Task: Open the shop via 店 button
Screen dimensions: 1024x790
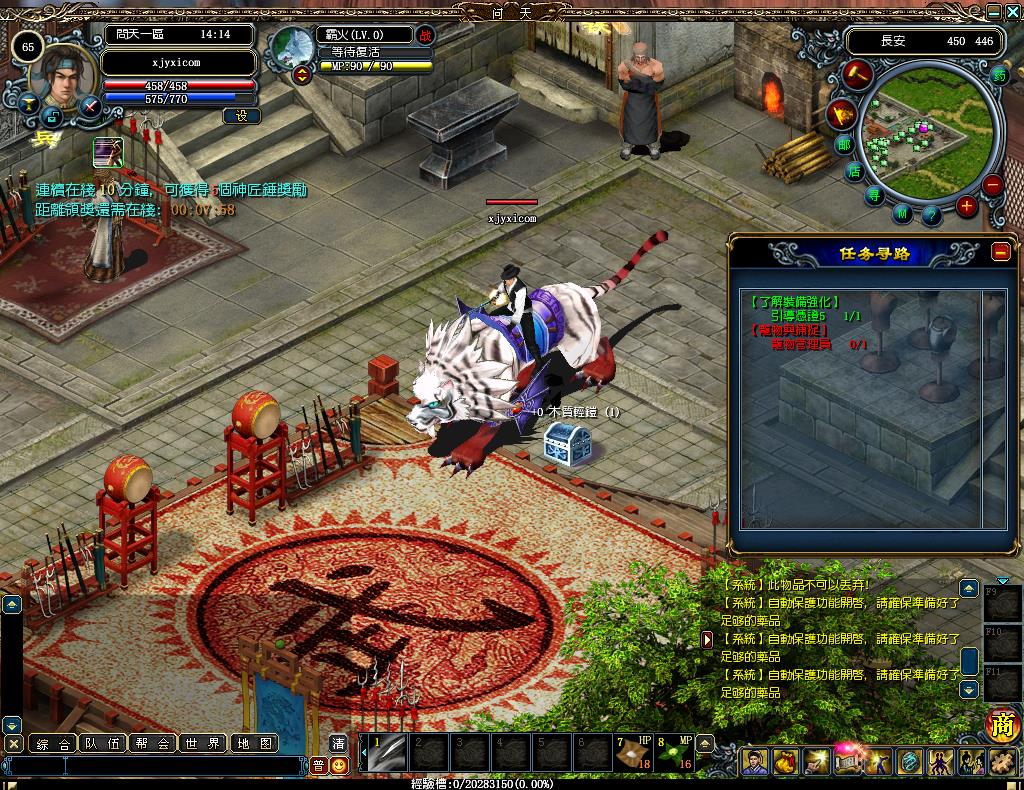Action: (855, 171)
